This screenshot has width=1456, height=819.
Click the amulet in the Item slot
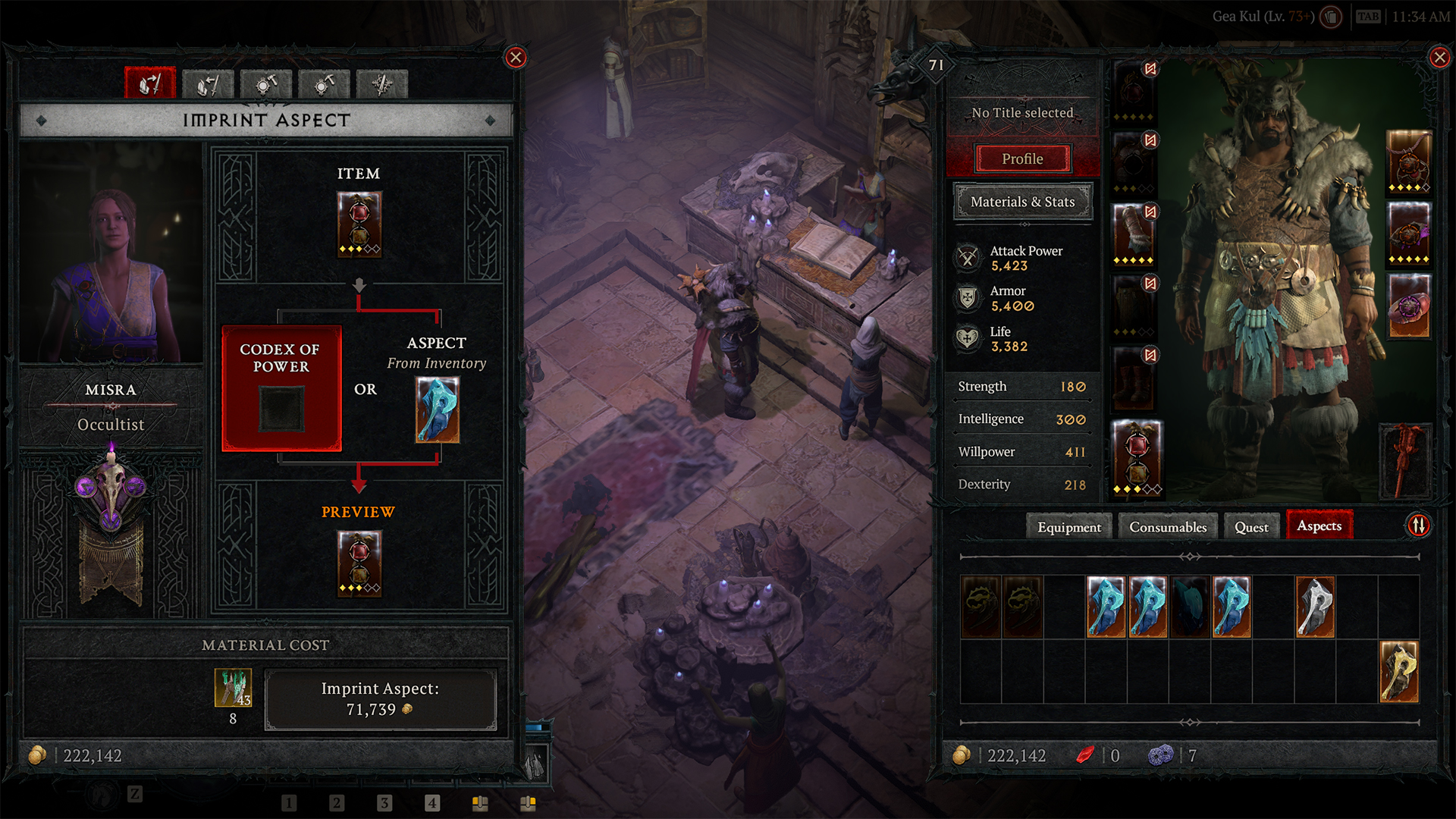click(359, 224)
